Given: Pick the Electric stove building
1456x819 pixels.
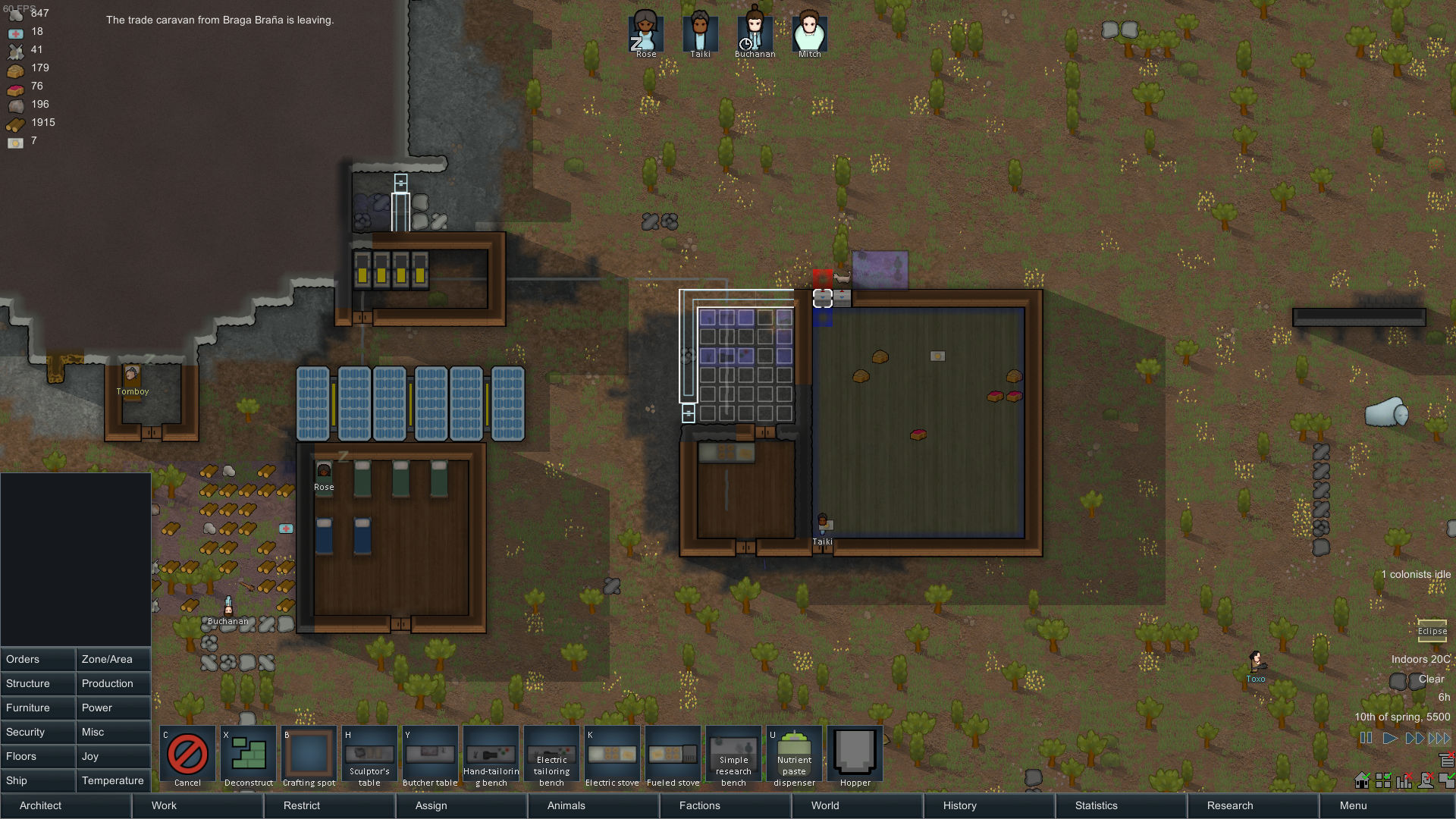Looking at the screenshot, I should click(612, 755).
